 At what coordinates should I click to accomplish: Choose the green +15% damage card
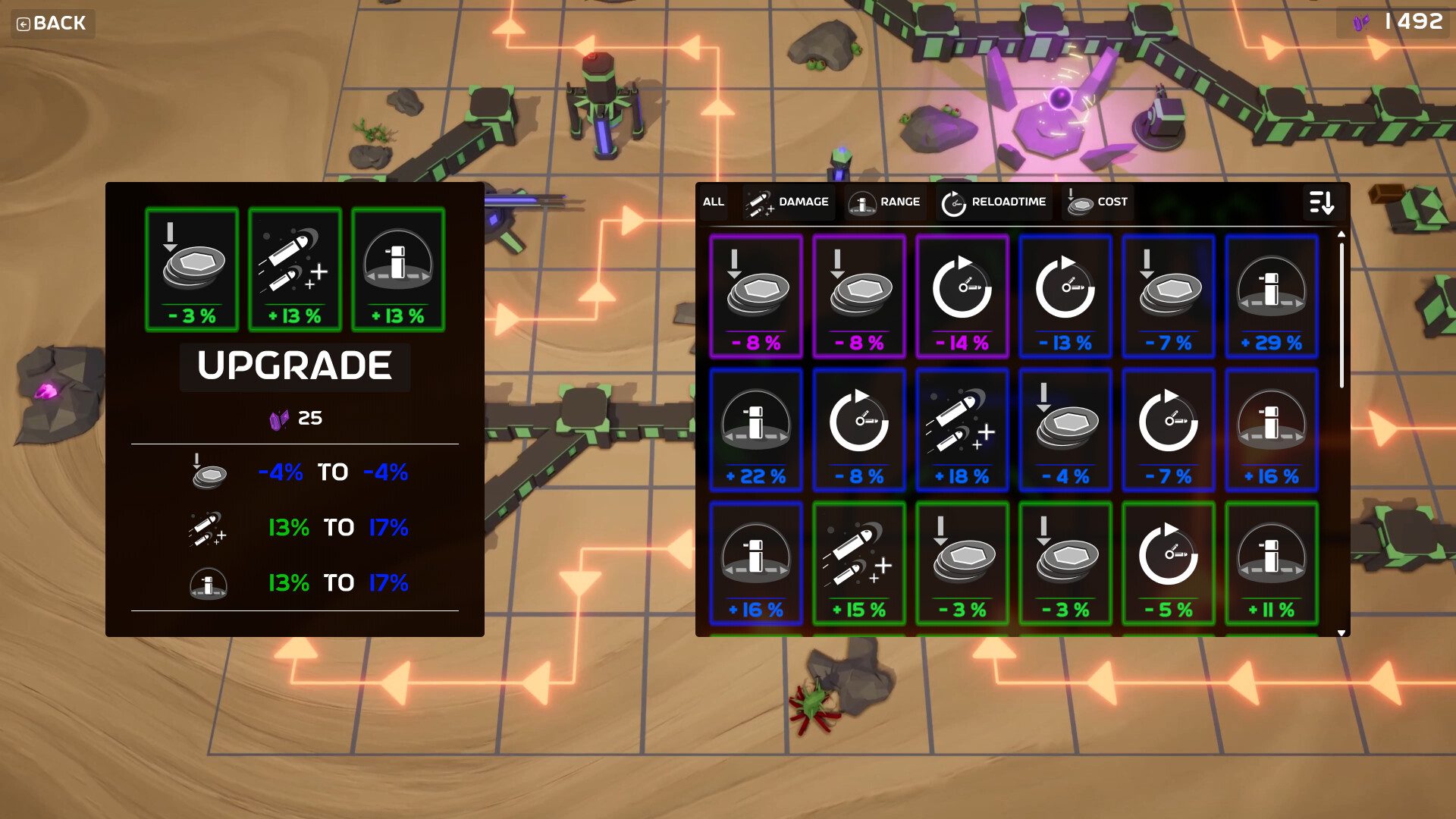(859, 563)
